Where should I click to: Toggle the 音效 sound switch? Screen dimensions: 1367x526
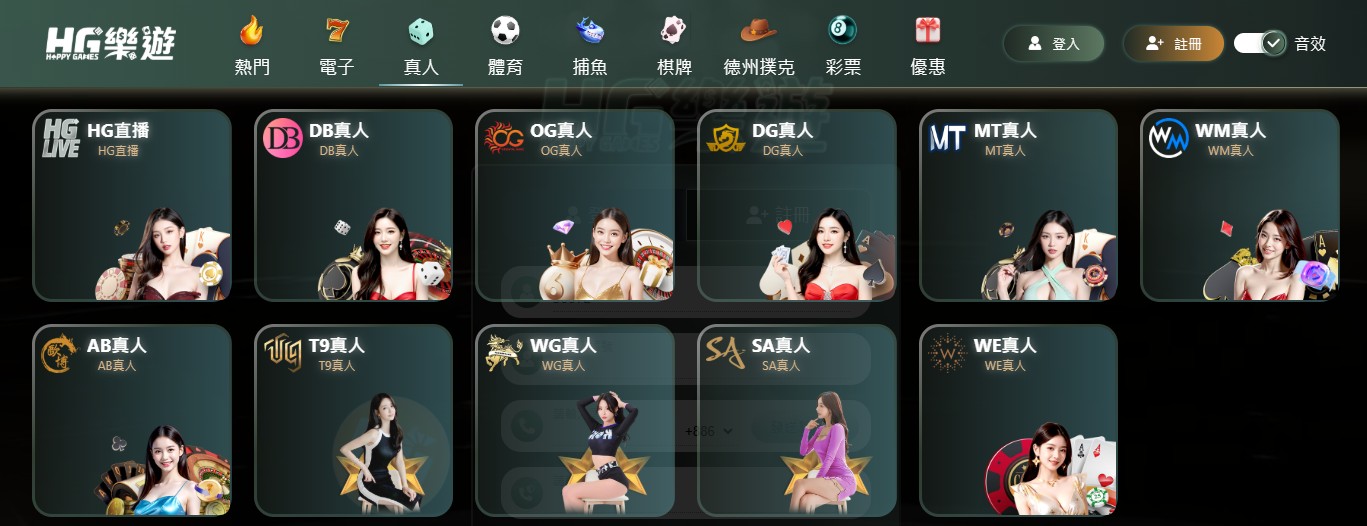point(1260,44)
